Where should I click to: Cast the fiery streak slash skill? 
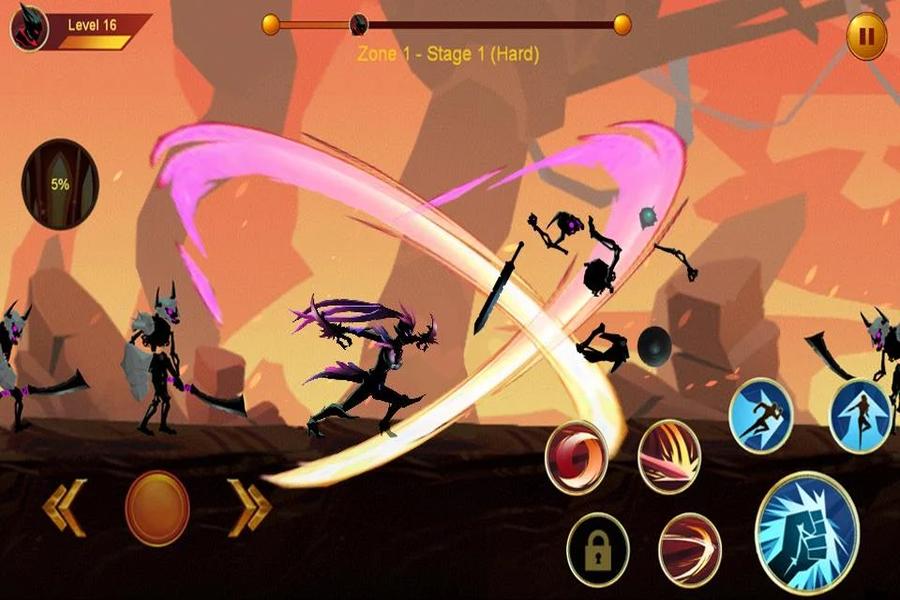tap(669, 456)
